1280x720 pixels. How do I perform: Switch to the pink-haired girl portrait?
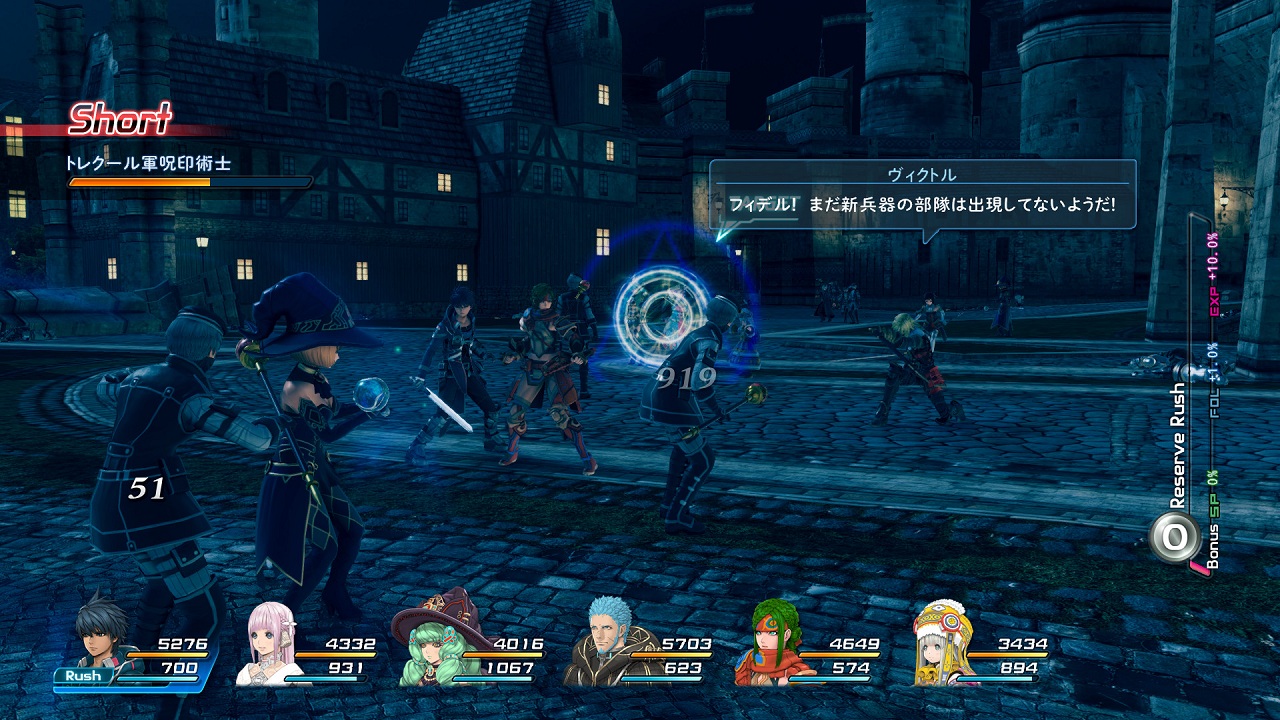coord(272,645)
